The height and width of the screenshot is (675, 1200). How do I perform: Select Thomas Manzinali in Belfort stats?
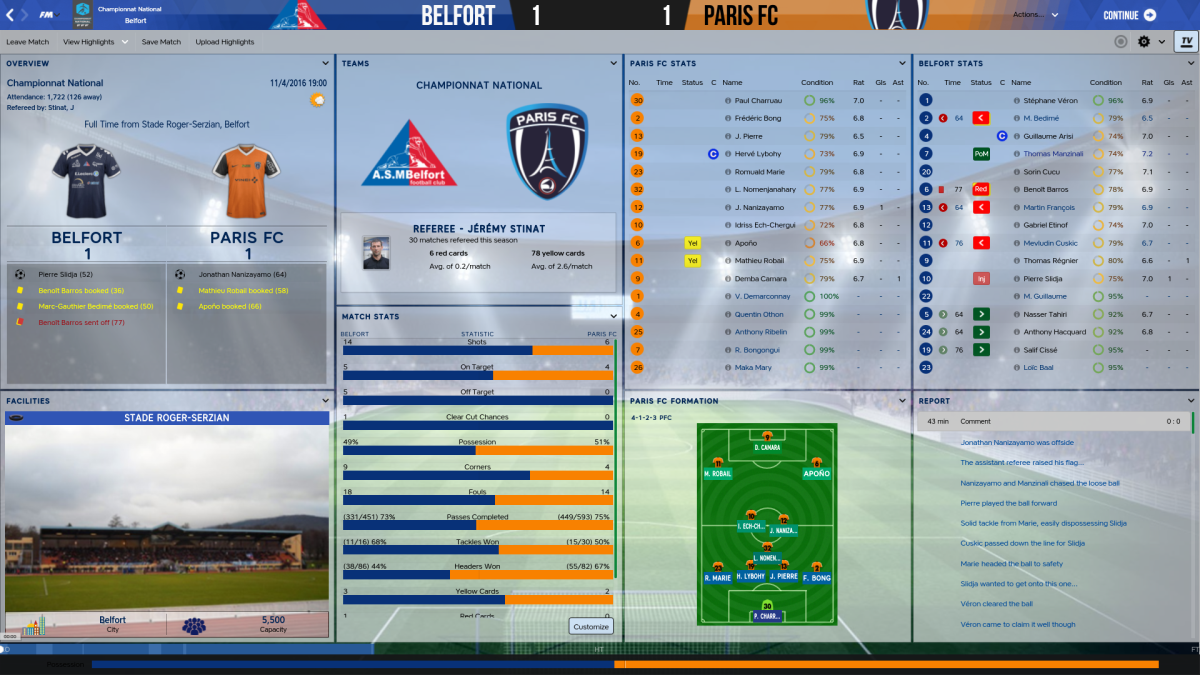1053,154
